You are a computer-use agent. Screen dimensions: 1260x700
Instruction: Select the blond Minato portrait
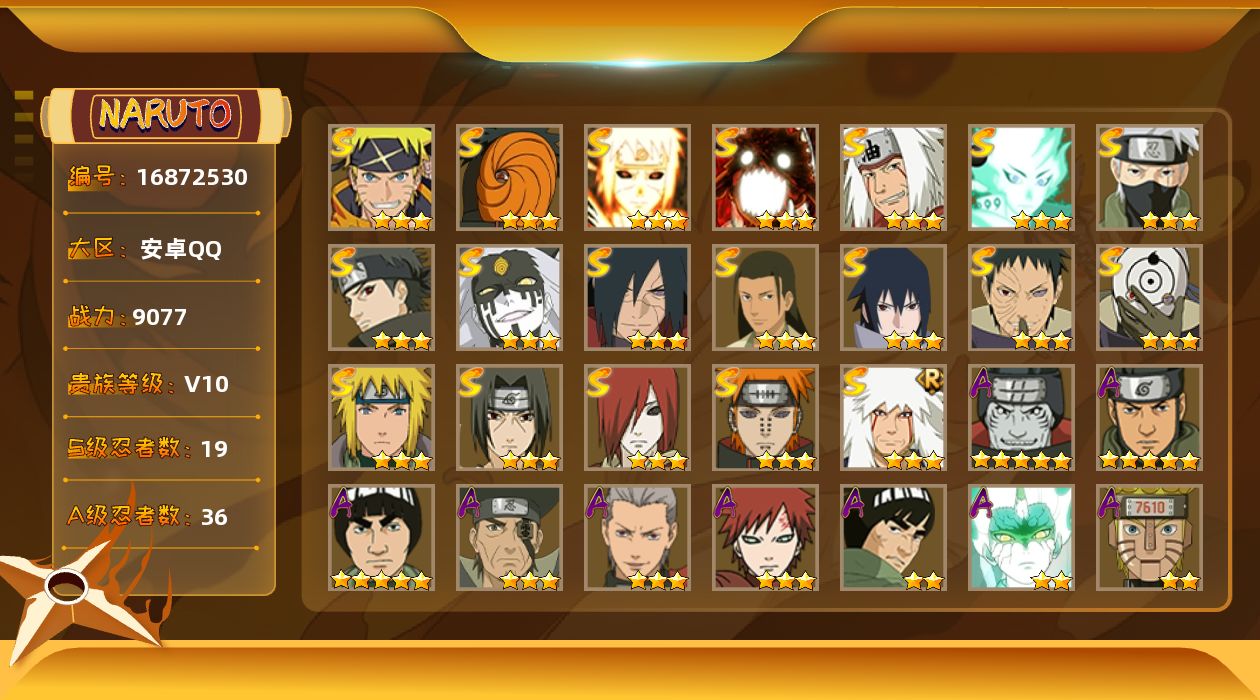[381, 417]
